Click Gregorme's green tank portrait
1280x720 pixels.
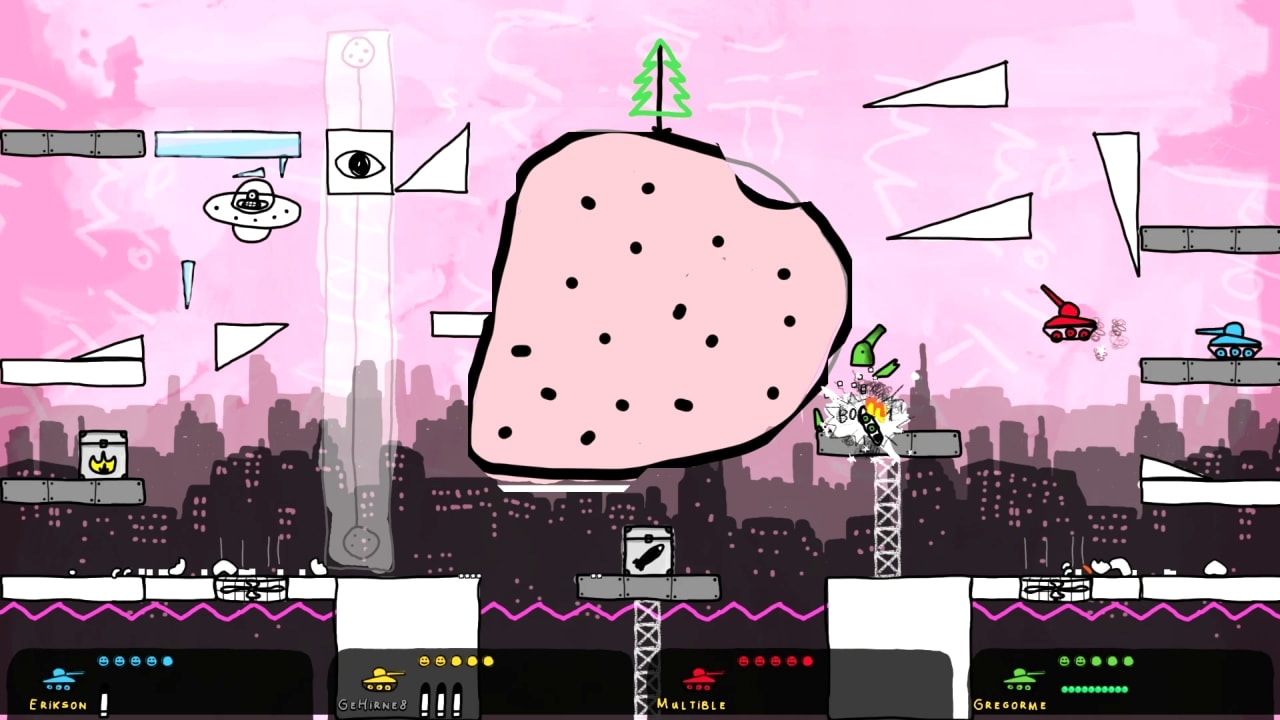pos(1020,677)
